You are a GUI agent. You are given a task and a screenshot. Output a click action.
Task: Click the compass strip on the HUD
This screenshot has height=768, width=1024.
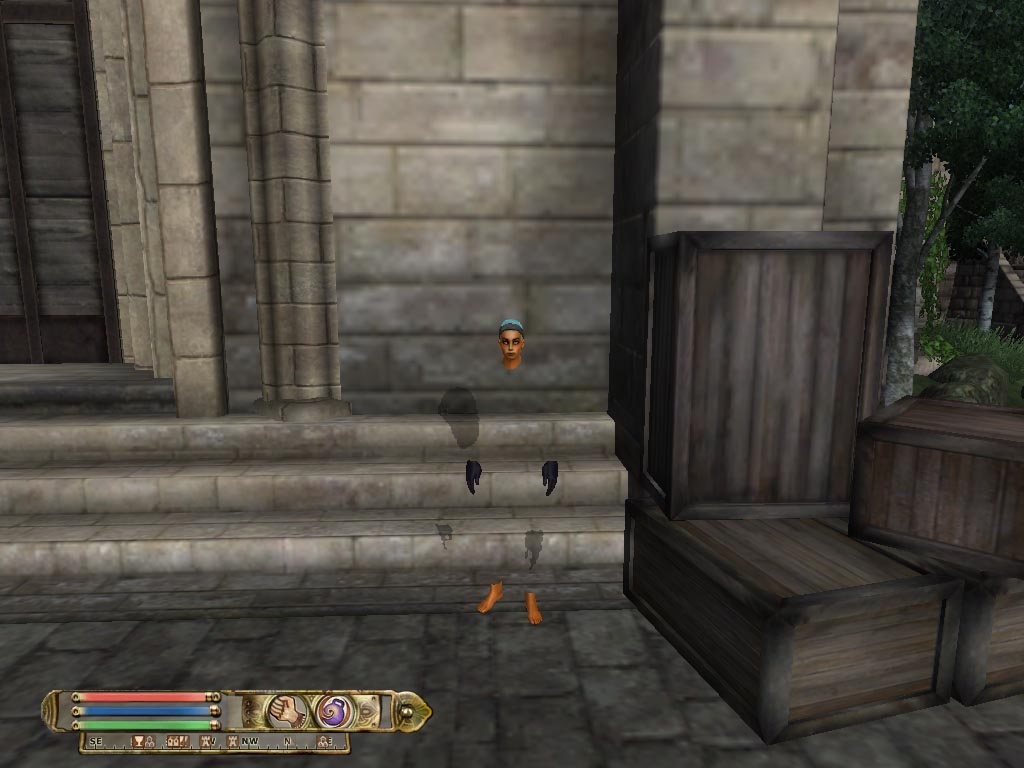click(x=215, y=742)
